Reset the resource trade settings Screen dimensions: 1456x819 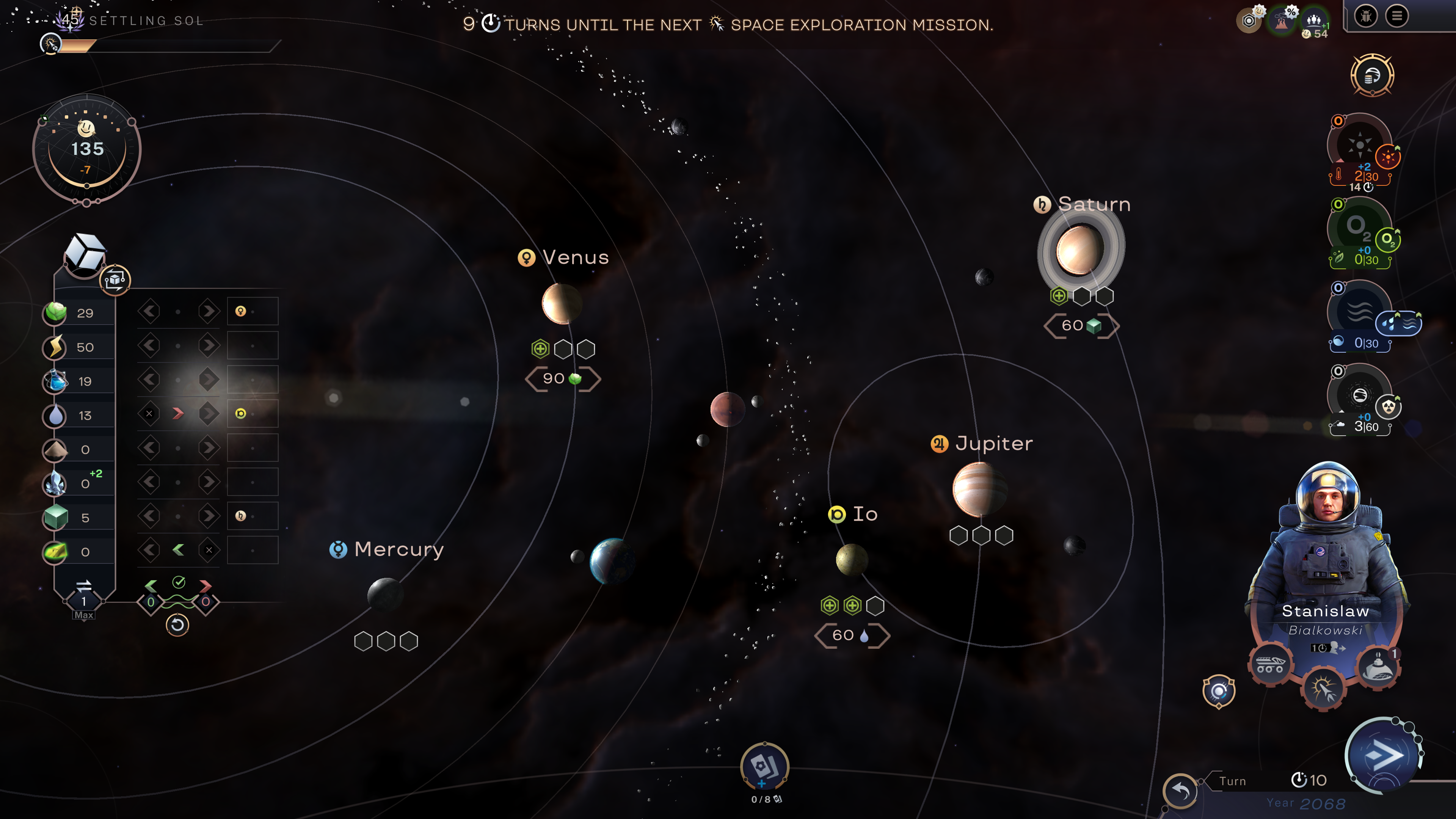[177, 625]
